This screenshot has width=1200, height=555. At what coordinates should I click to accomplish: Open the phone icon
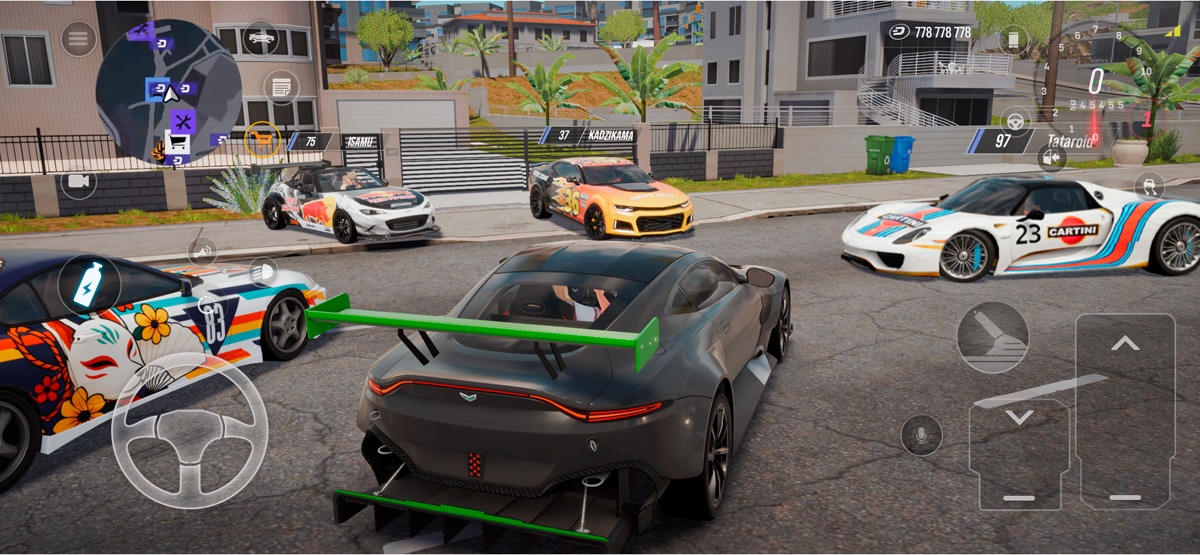coord(1013,40)
